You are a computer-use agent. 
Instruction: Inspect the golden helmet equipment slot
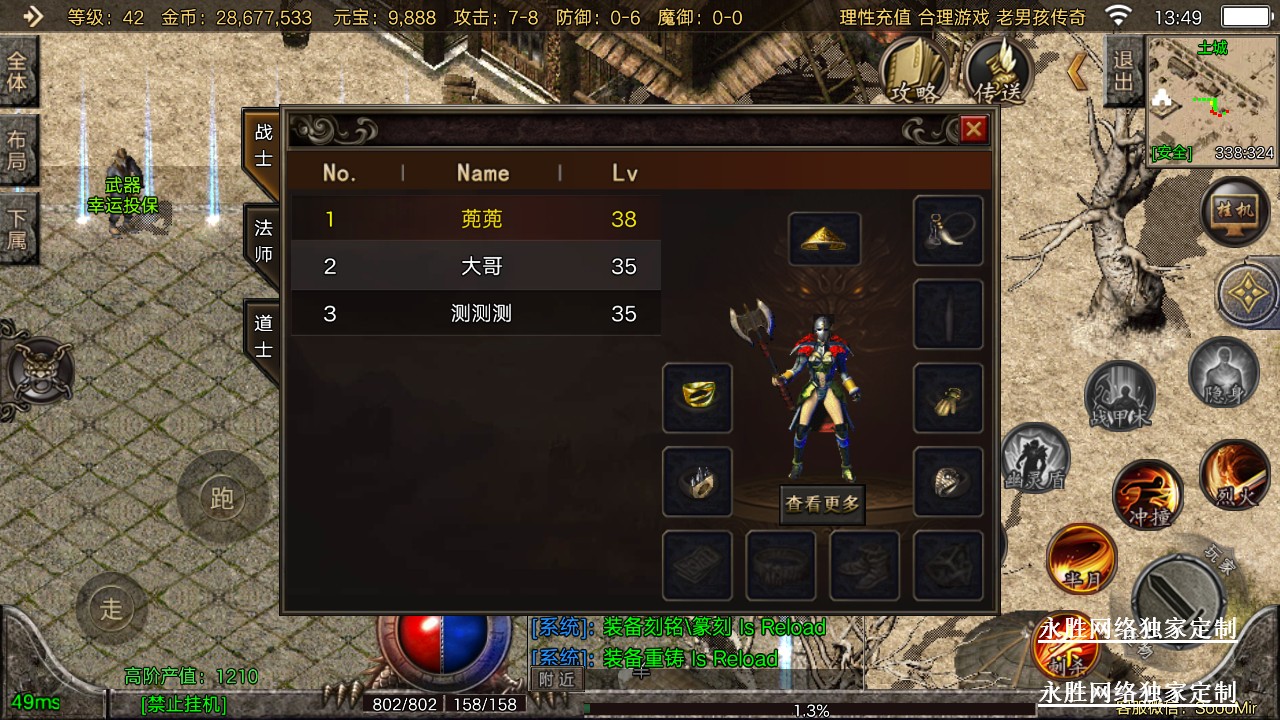[824, 239]
